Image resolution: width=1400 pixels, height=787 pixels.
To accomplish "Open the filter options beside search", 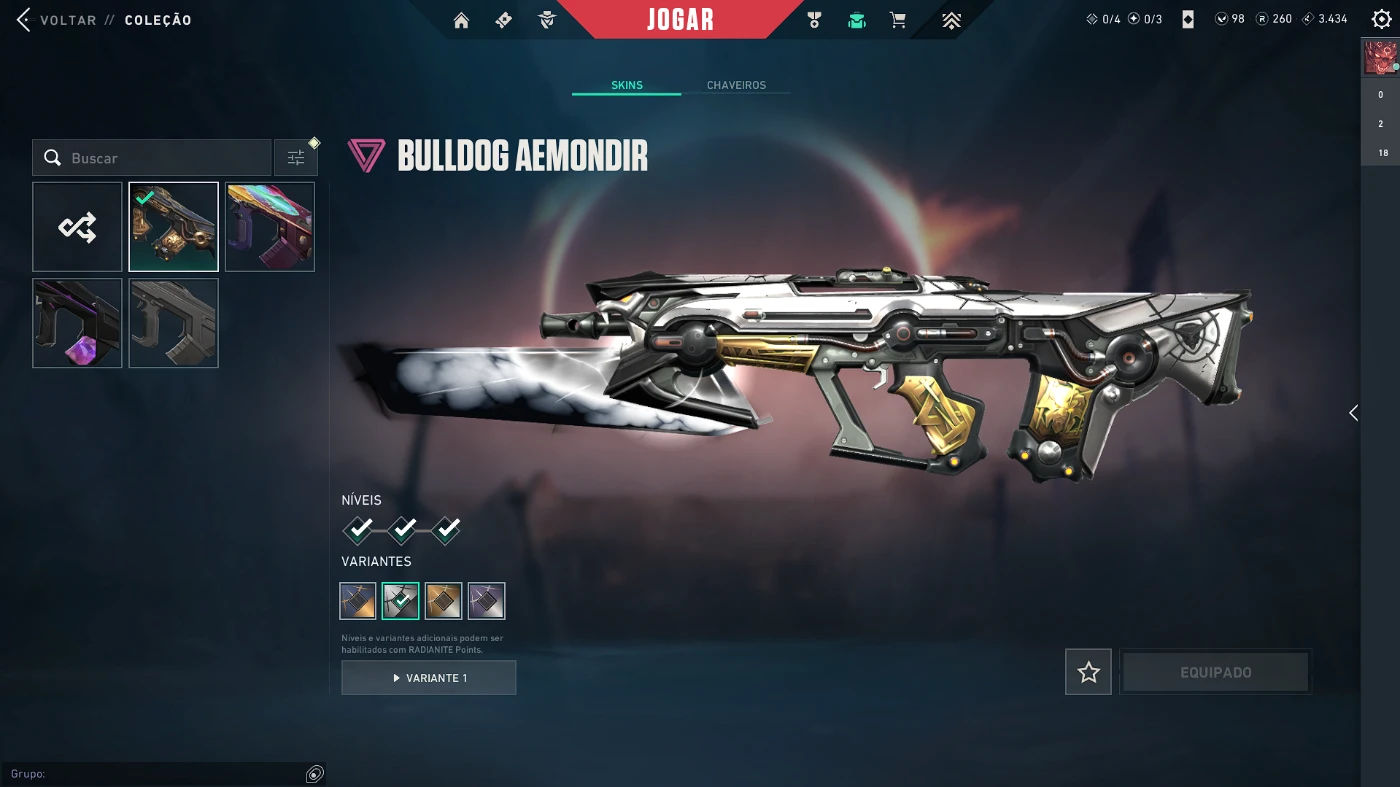I will coord(296,158).
